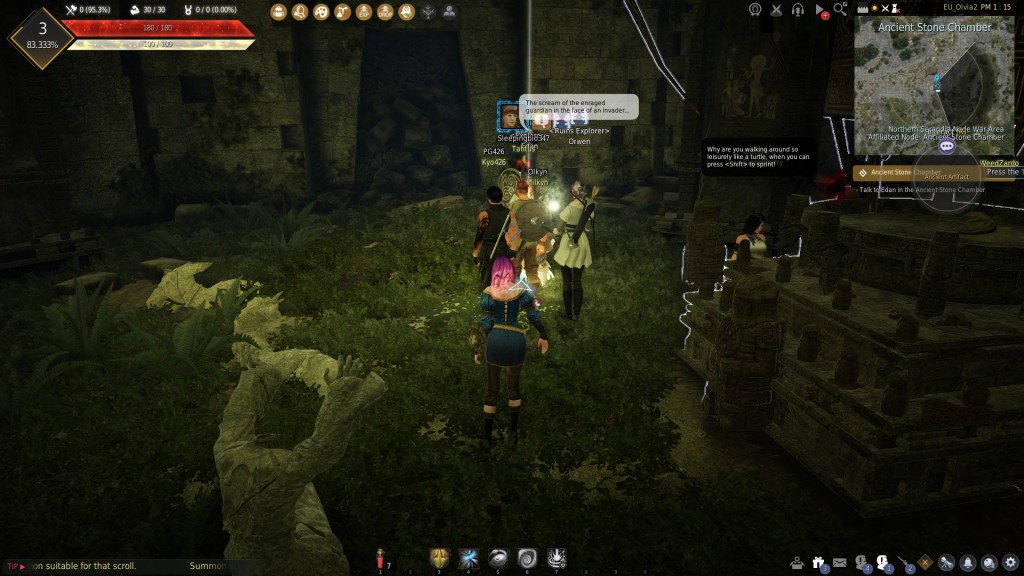Select Sleepingbil347's character portrait
Image resolution: width=1024 pixels, height=576 pixels.
(509, 116)
